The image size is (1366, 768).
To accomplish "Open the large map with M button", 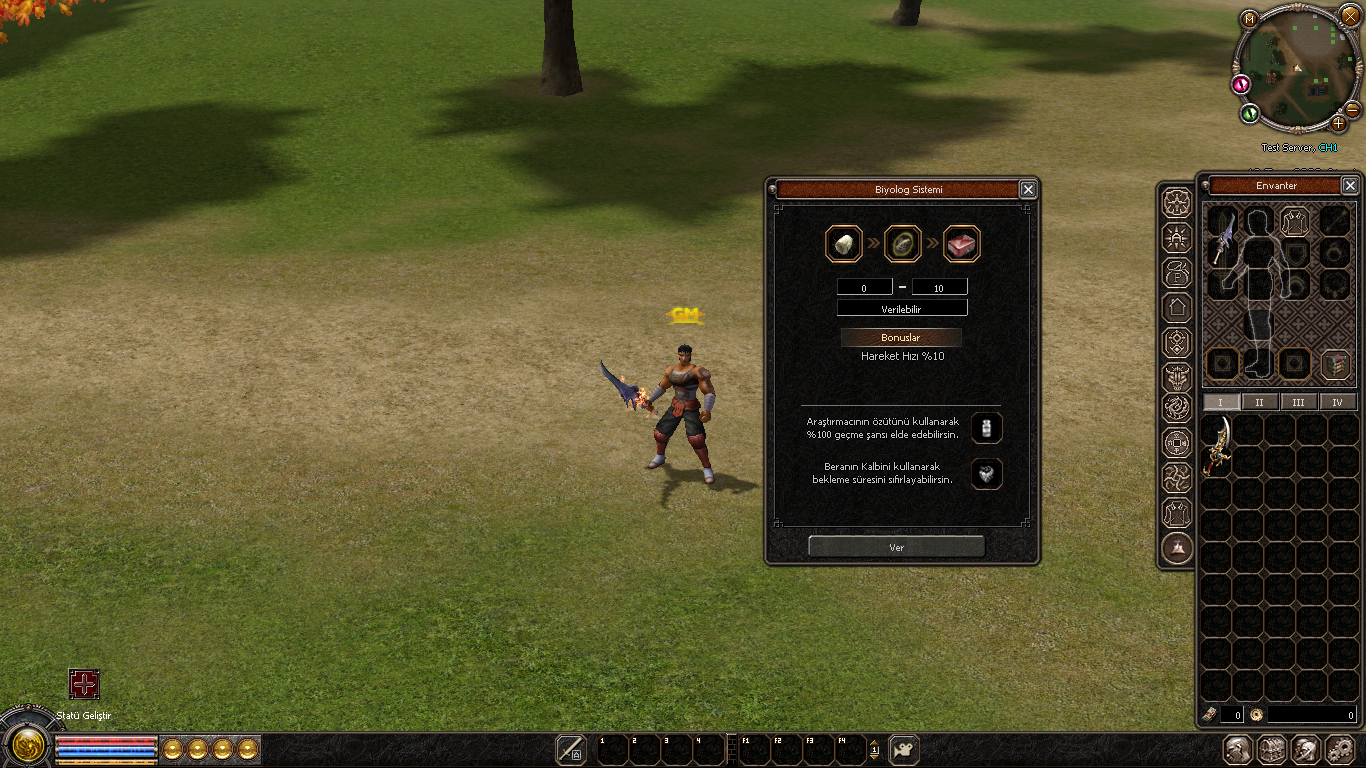I will point(1249,18).
